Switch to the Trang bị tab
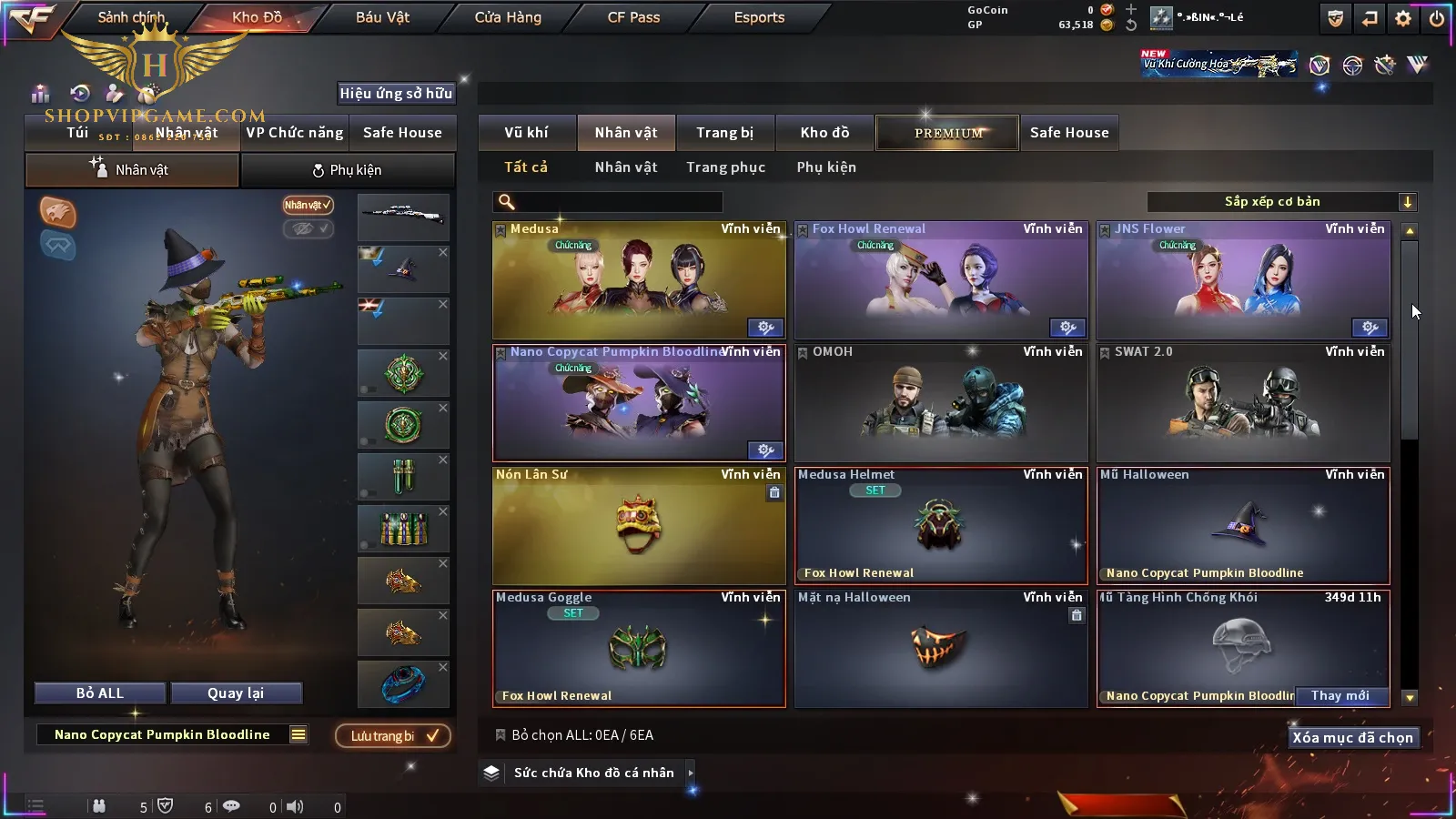The width and height of the screenshot is (1456, 819). (x=724, y=133)
